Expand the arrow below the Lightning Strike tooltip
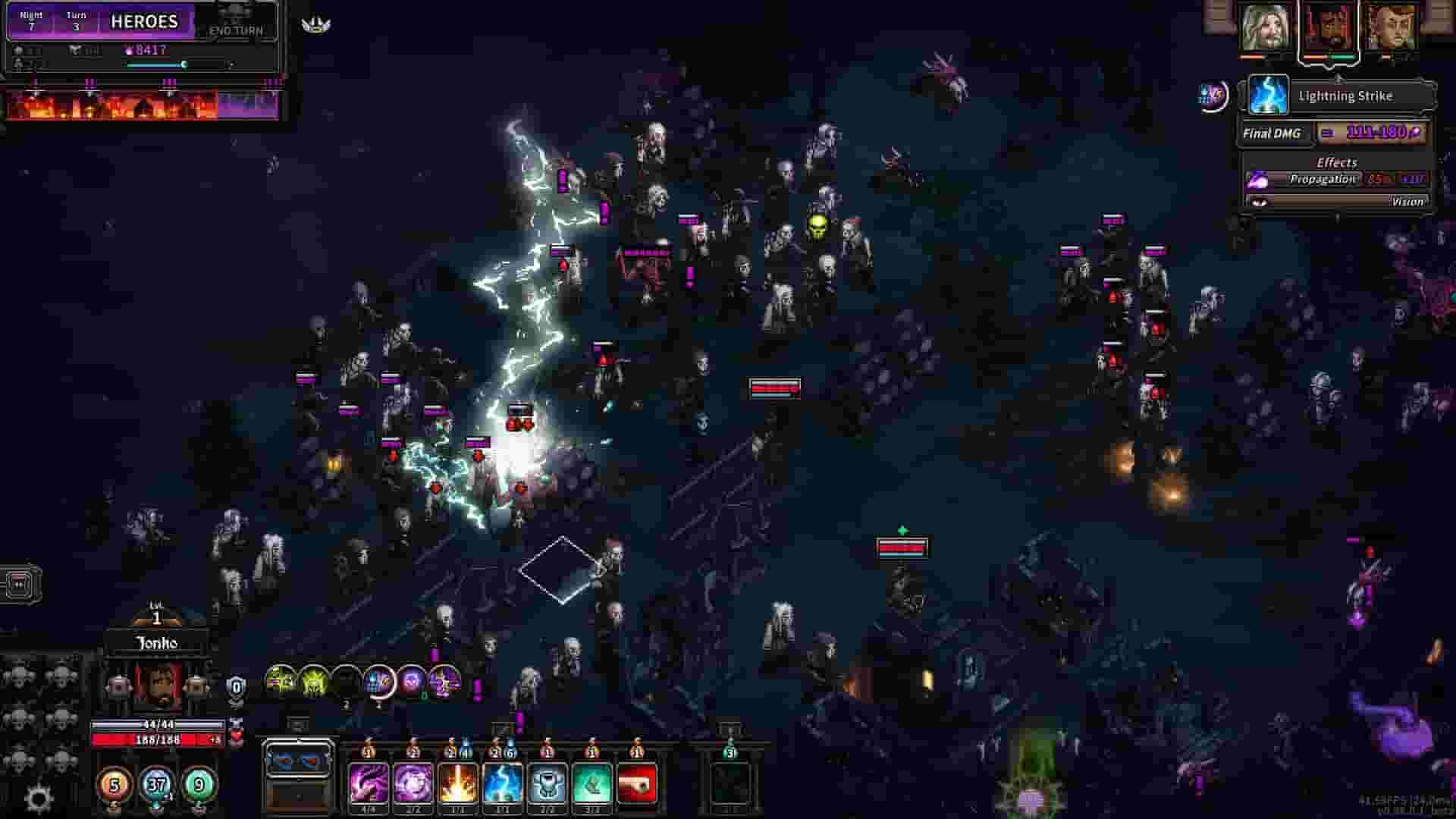 (1337, 218)
